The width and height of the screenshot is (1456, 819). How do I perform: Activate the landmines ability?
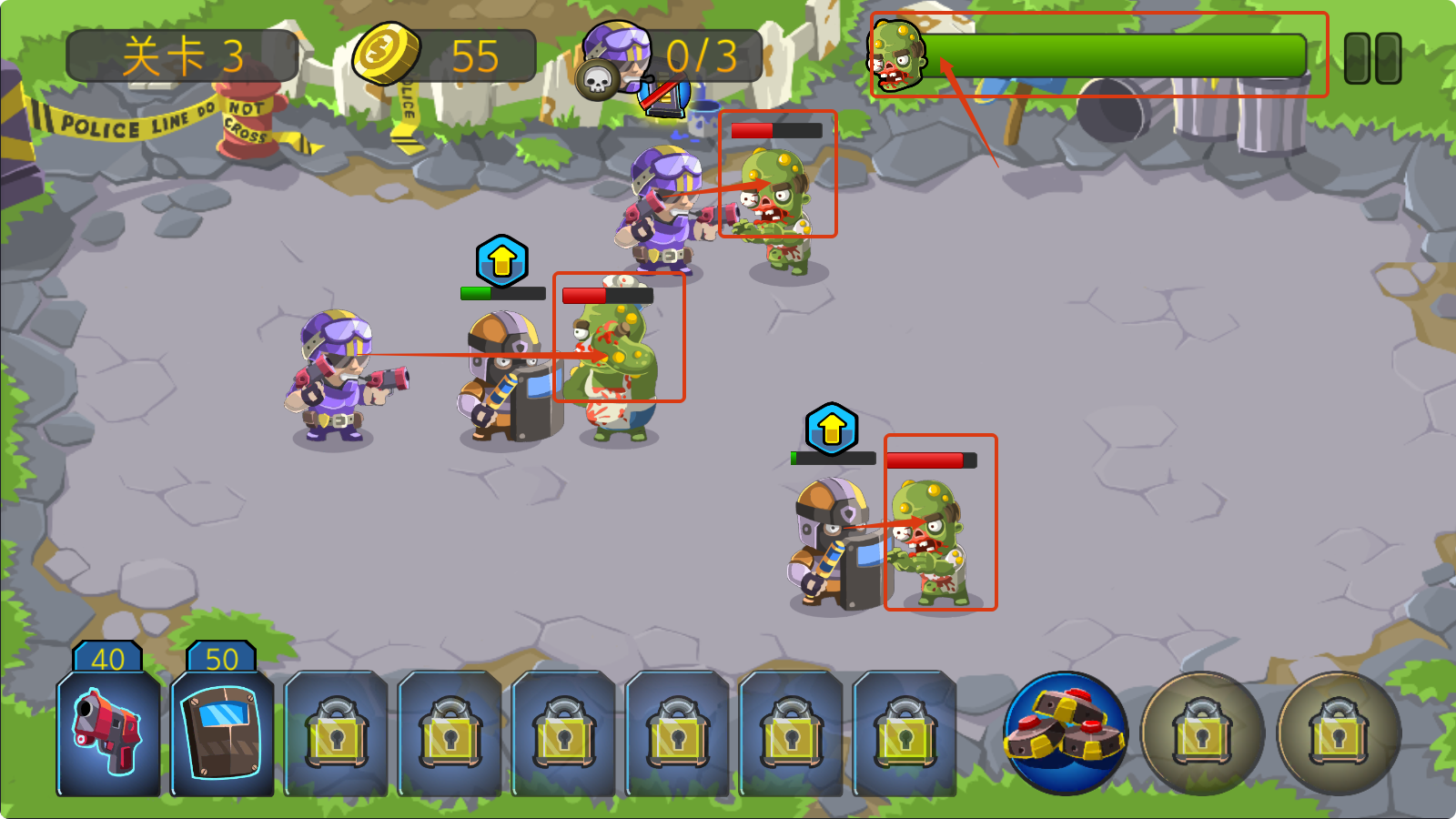click(1066, 733)
